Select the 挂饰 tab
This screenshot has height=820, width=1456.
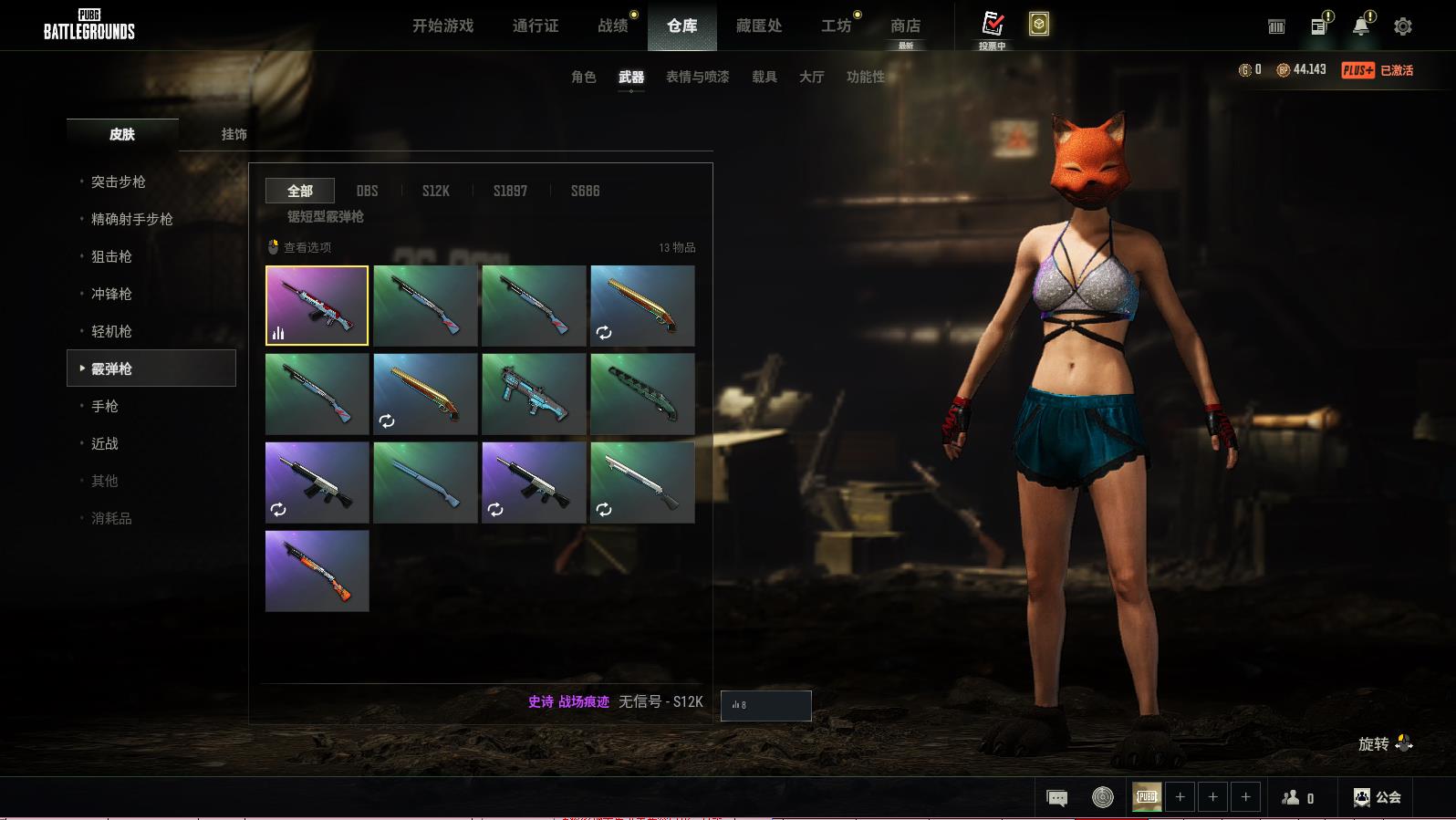pos(234,134)
